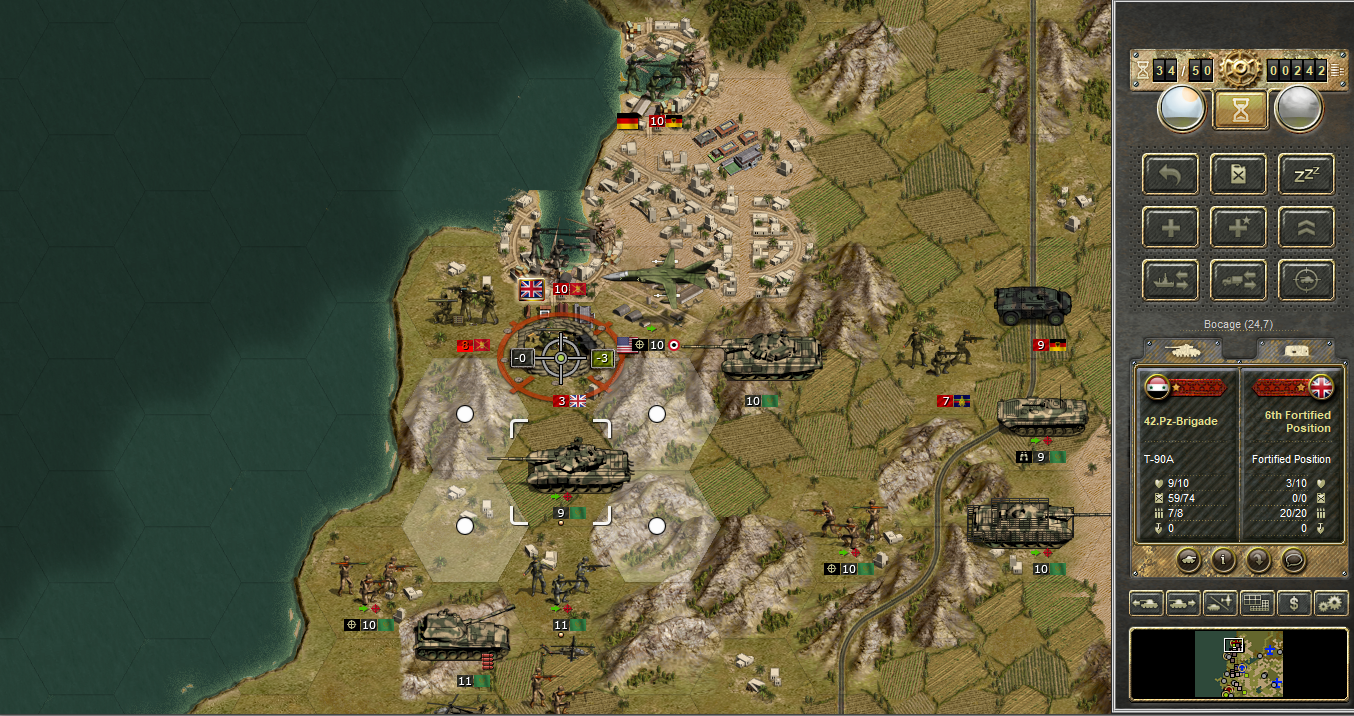Choose the plus-with-star elite replacements button

(x=1238, y=227)
